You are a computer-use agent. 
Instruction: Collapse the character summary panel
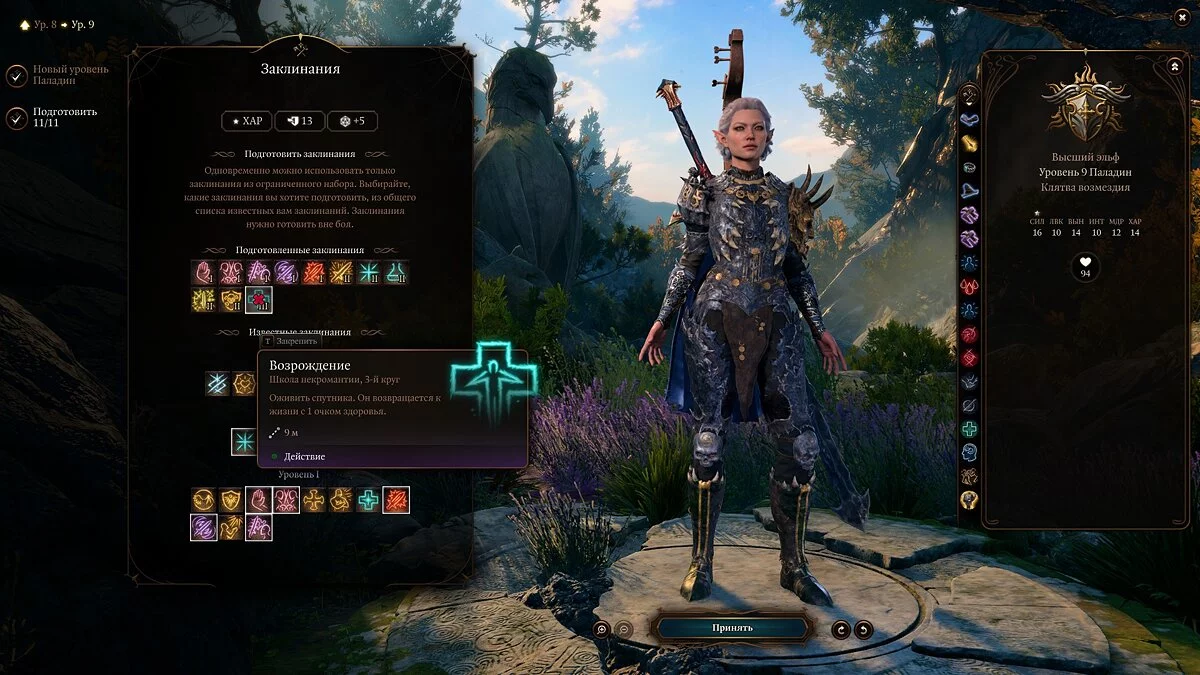pyautogui.click(x=1174, y=66)
